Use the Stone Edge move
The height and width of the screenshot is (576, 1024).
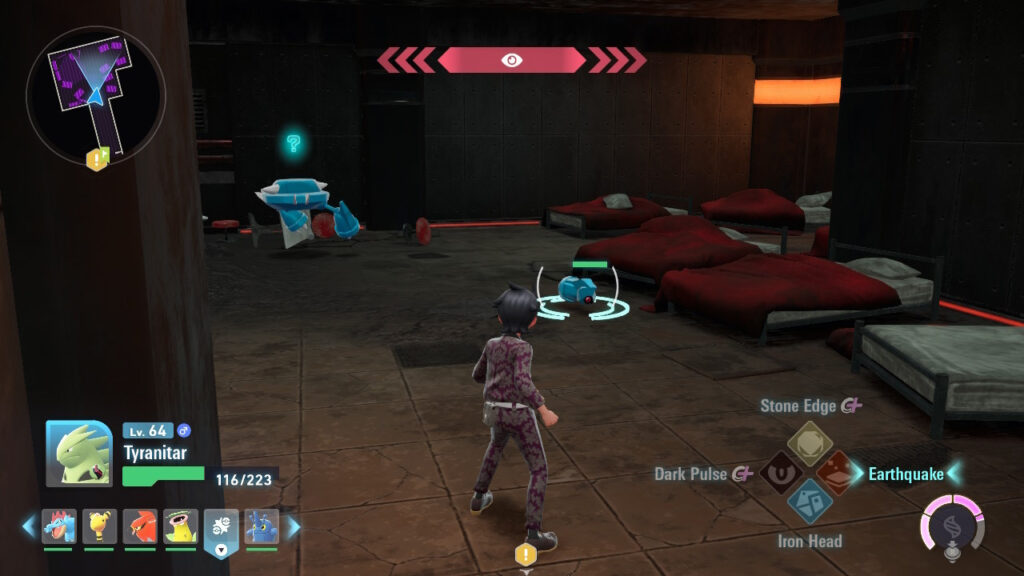[x=810, y=440]
